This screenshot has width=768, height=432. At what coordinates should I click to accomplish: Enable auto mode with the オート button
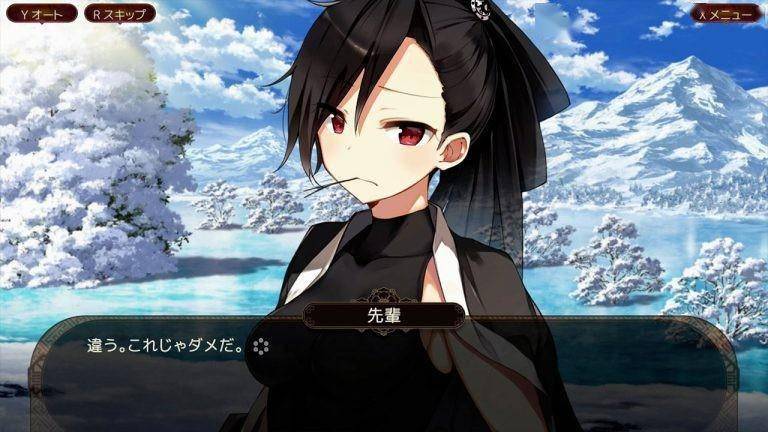[40, 14]
